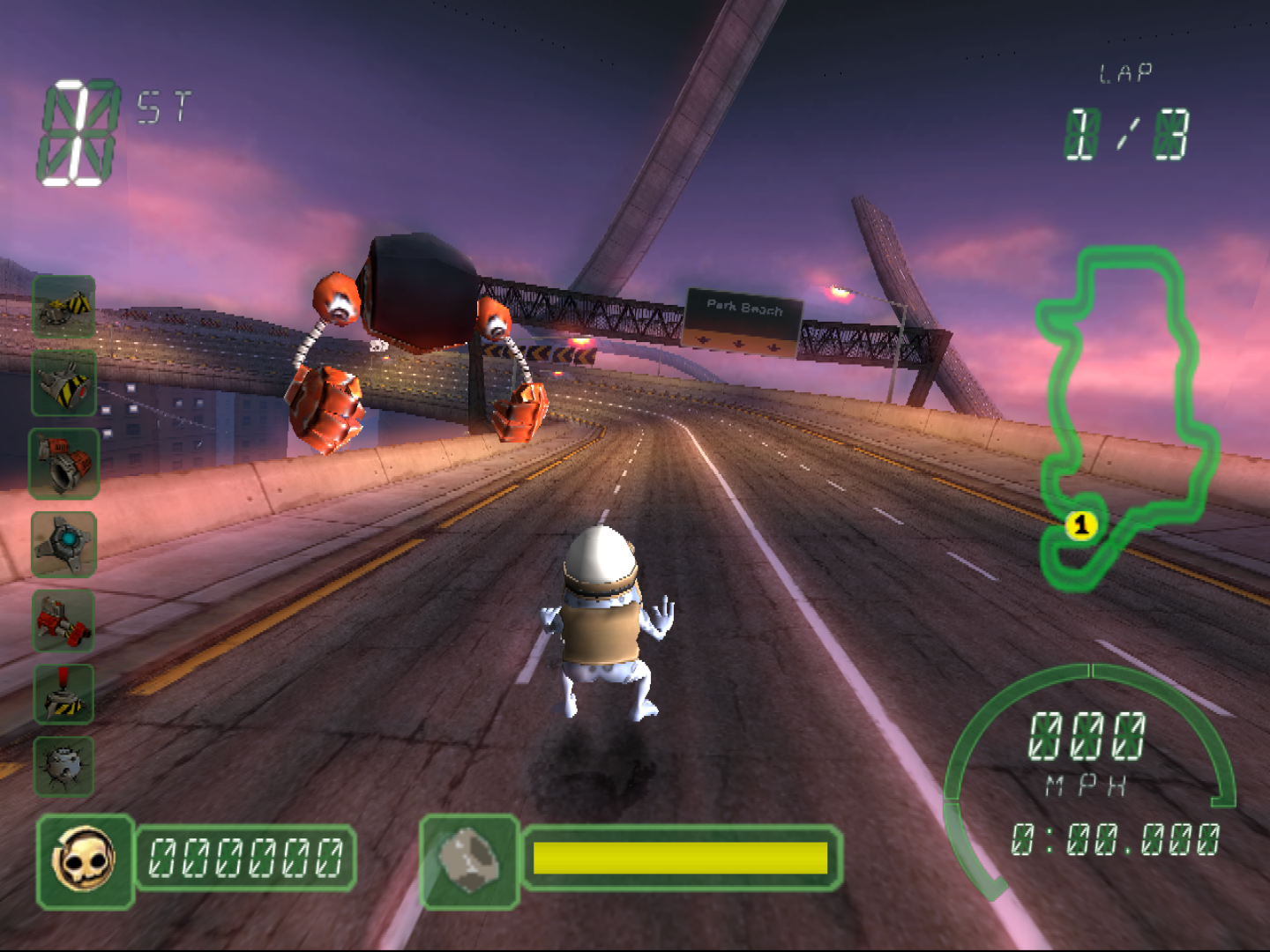Image resolution: width=1270 pixels, height=952 pixels.
Task: Pick the blue-orb tri-spike mine icon
Action: coord(64,545)
